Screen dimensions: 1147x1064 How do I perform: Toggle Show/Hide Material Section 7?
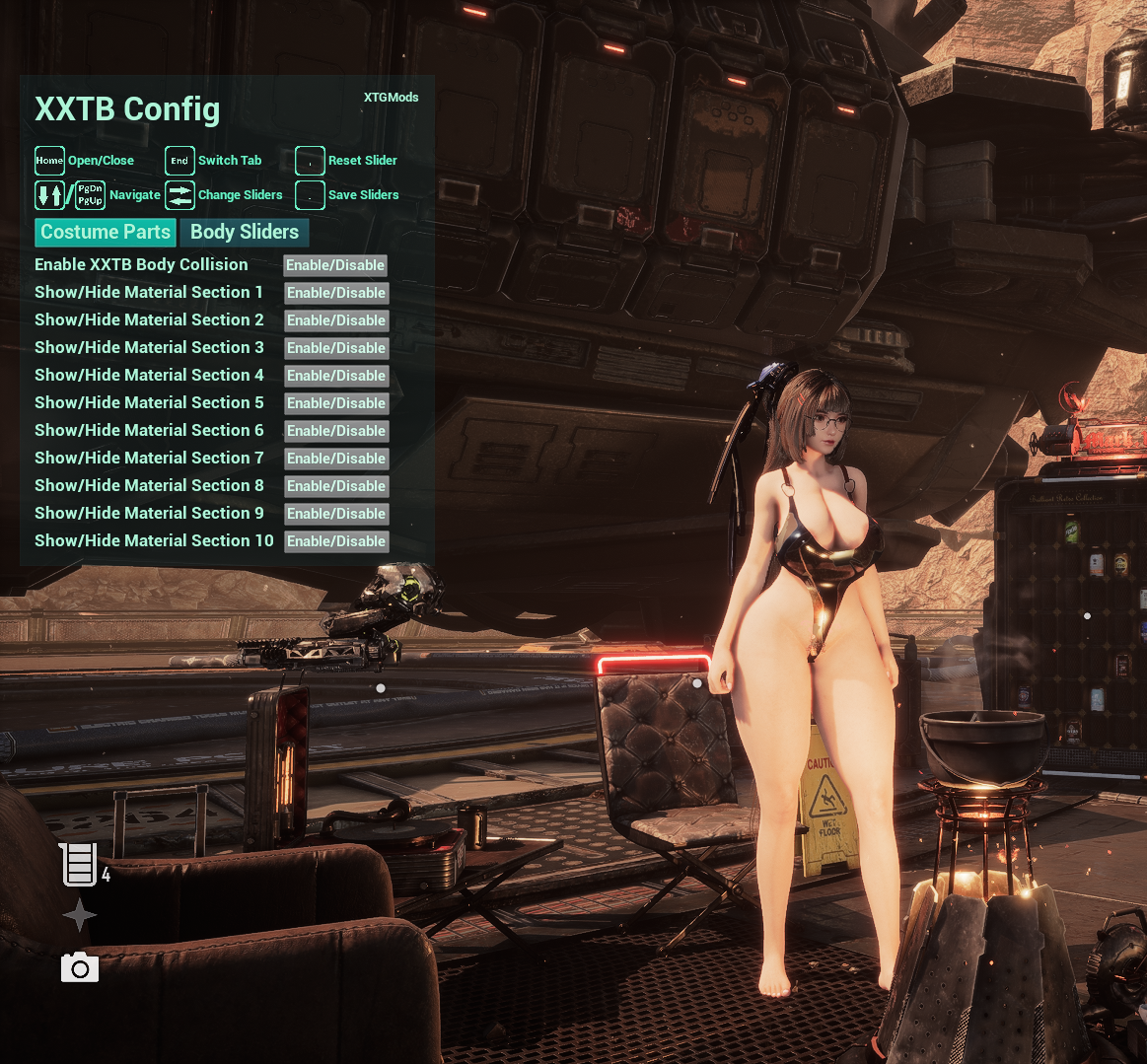tap(336, 459)
